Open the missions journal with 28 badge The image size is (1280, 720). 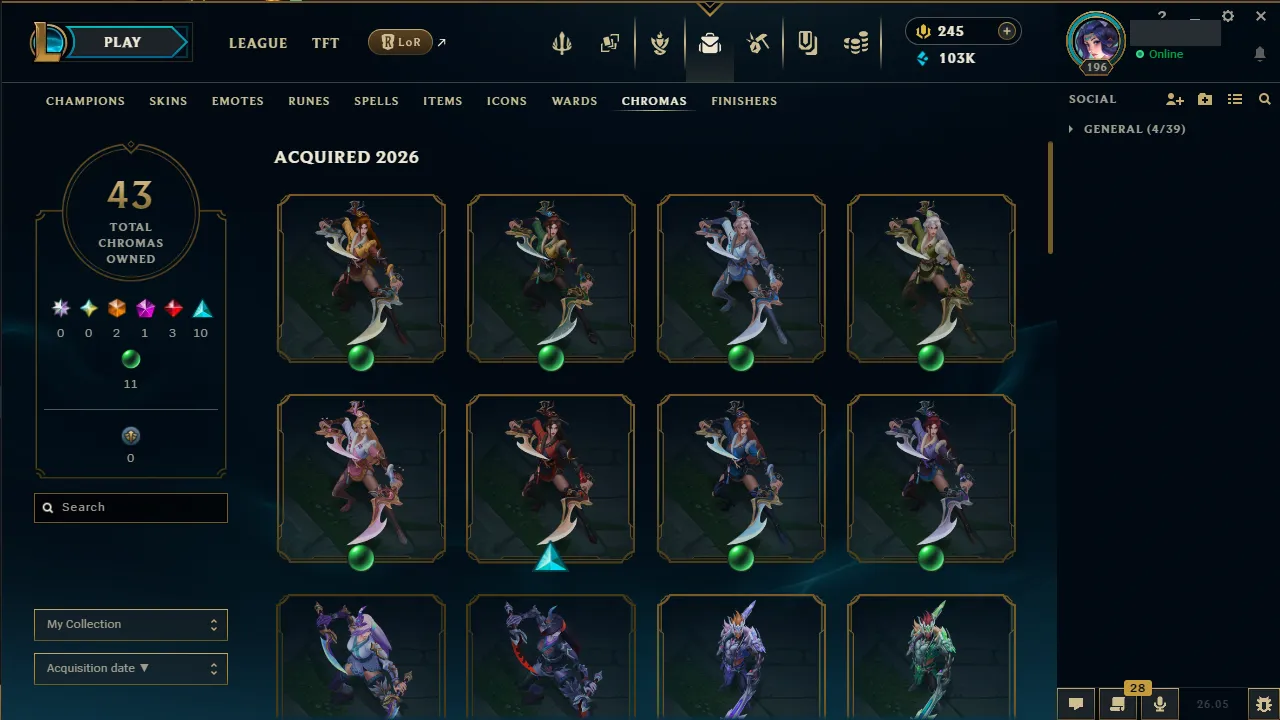[x=1117, y=705]
